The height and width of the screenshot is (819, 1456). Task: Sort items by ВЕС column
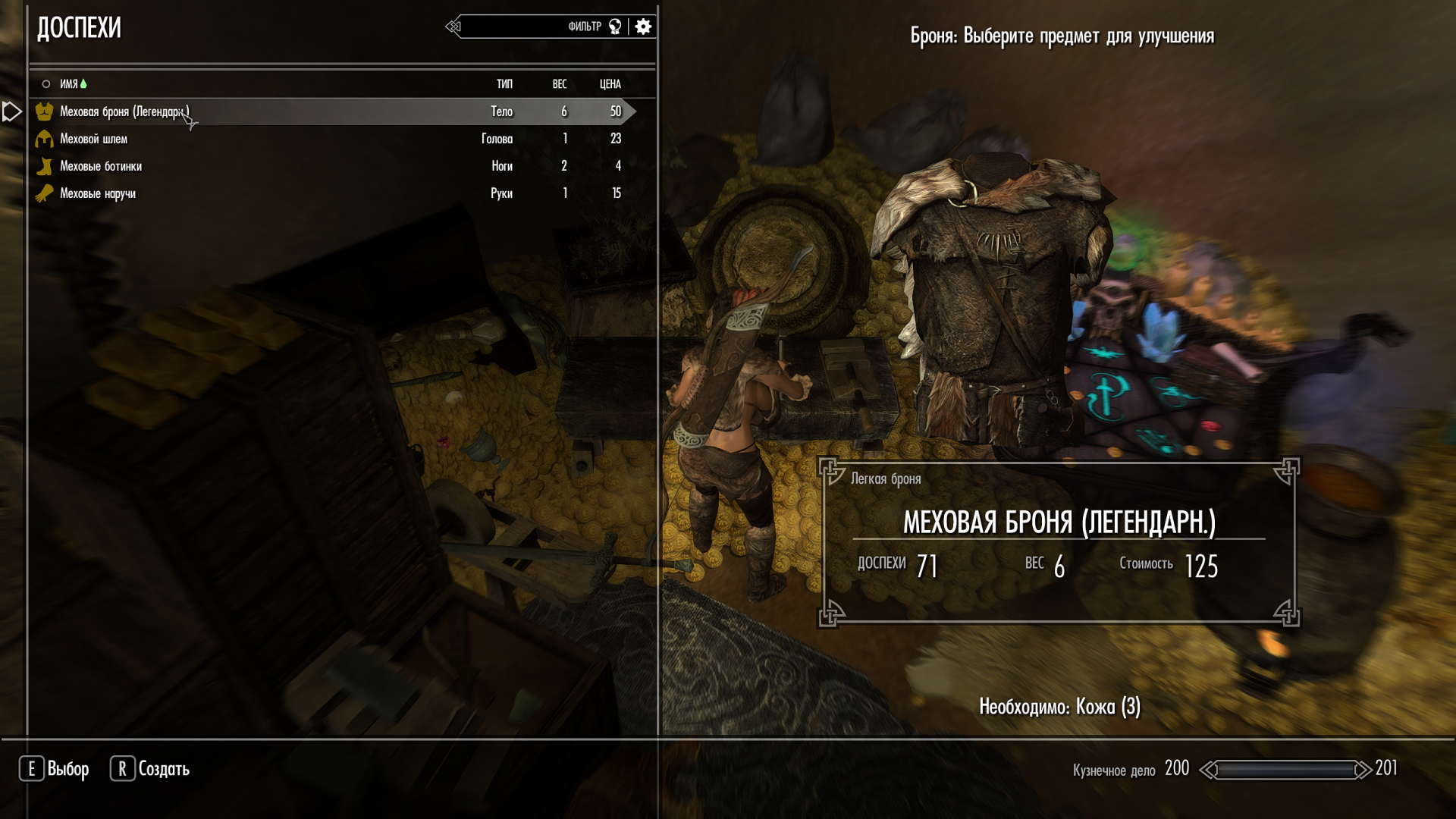pyautogui.click(x=560, y=84)
